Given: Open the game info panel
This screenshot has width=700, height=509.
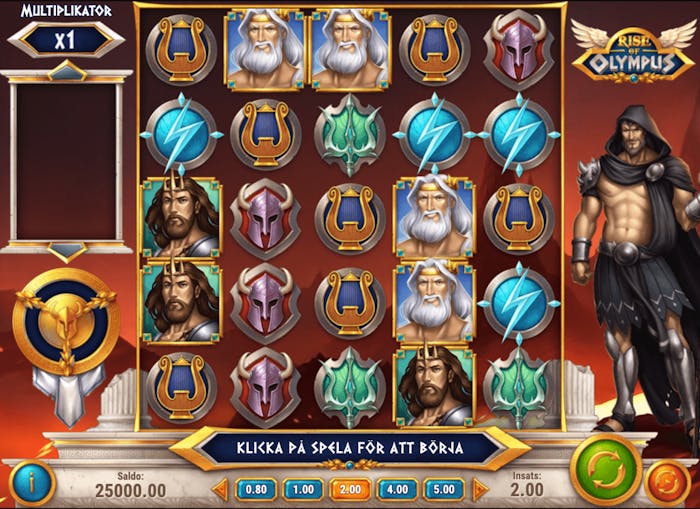Looking at the screenshot, I should (32, 483).
